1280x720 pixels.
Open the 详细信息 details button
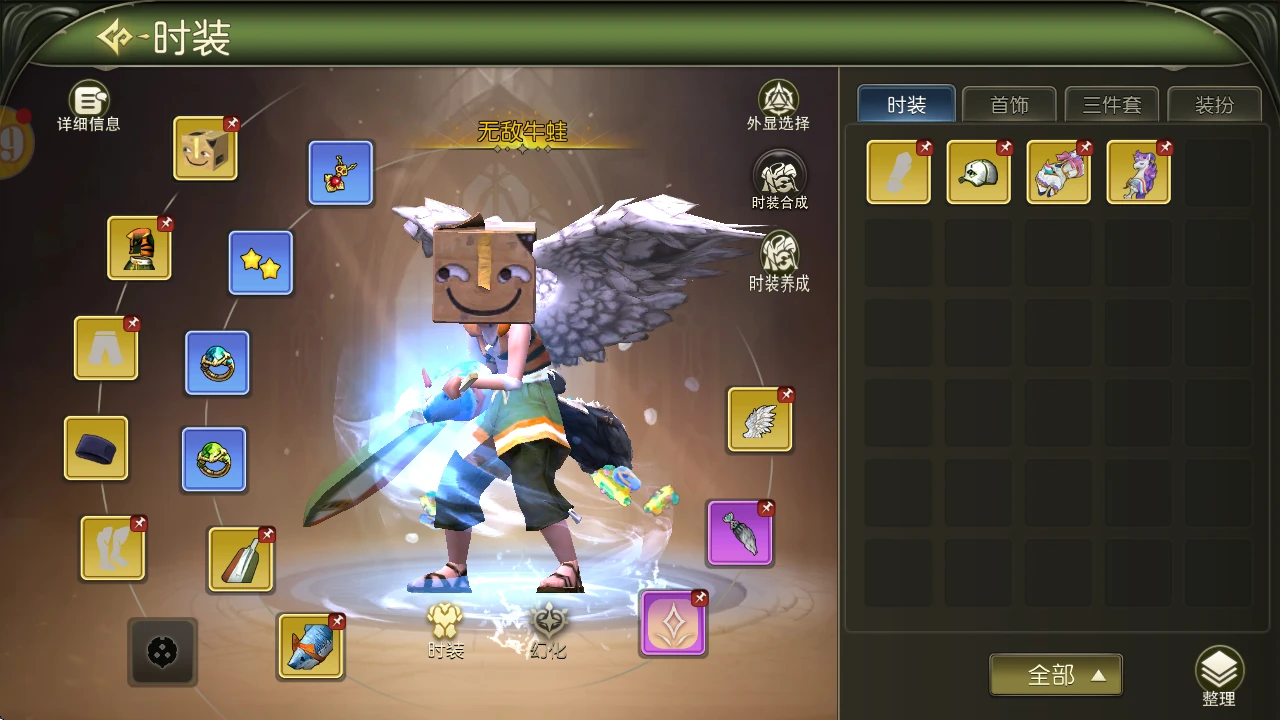(89, 105)
